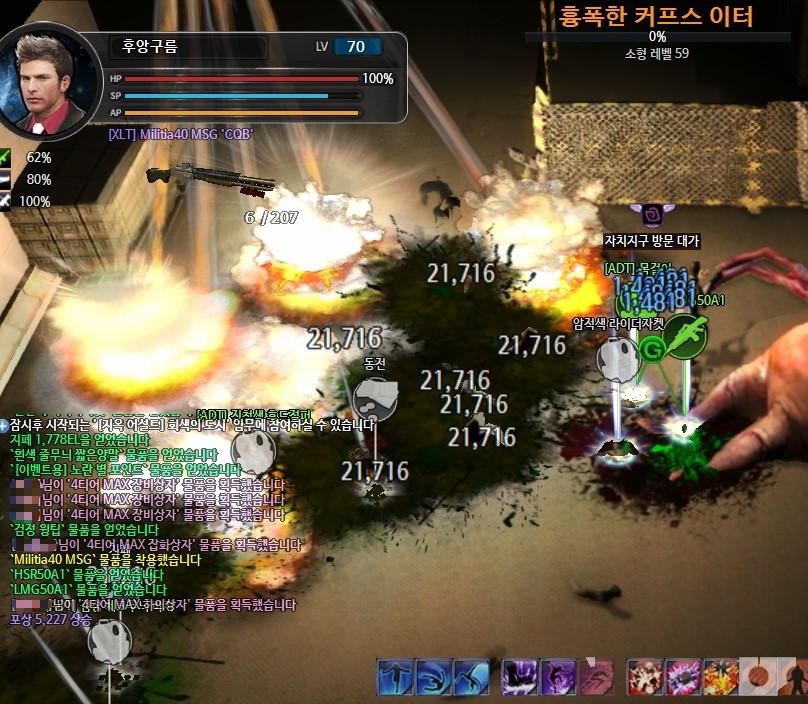Image resolution: width=808 pixels, height=704 pixels.
Task: Activate the purple lightning crouch skill
Action: click(521, 677)
